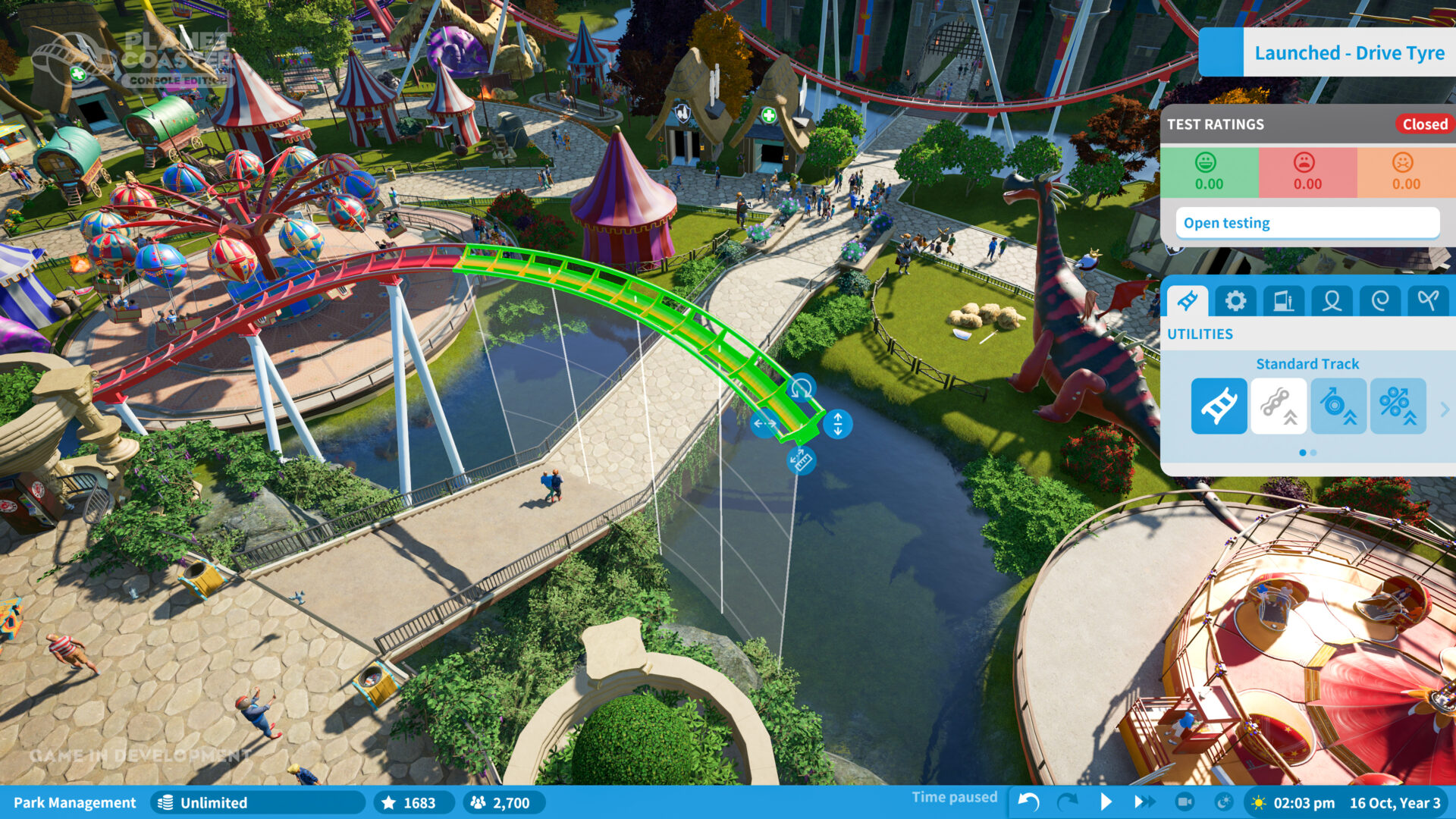
Task: Open the ride entrance sign tab
Action: (1285, 300)
